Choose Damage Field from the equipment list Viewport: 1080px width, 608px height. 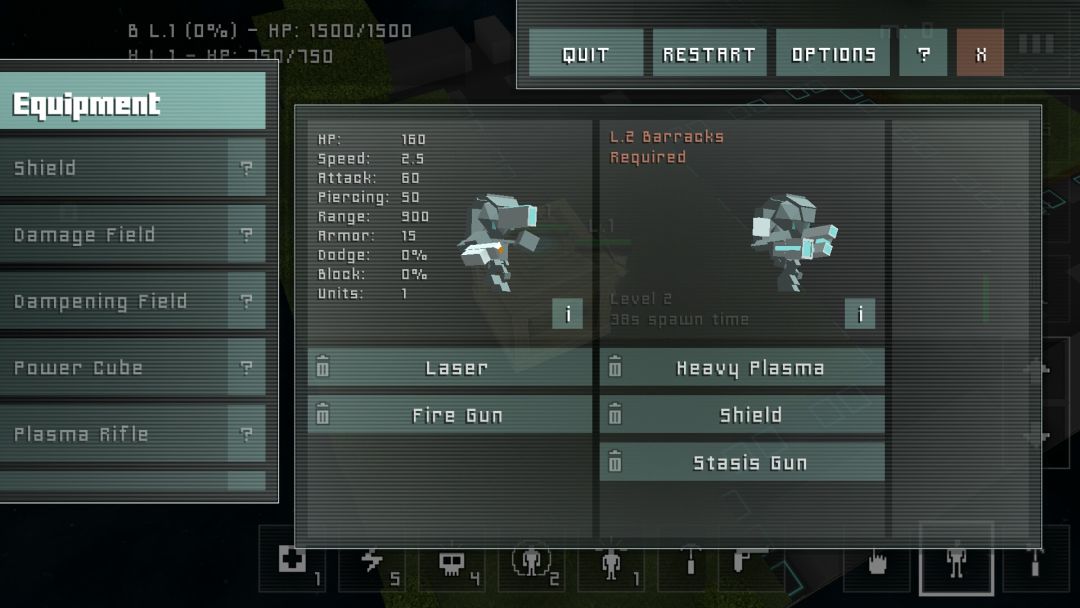coord(115,235)
